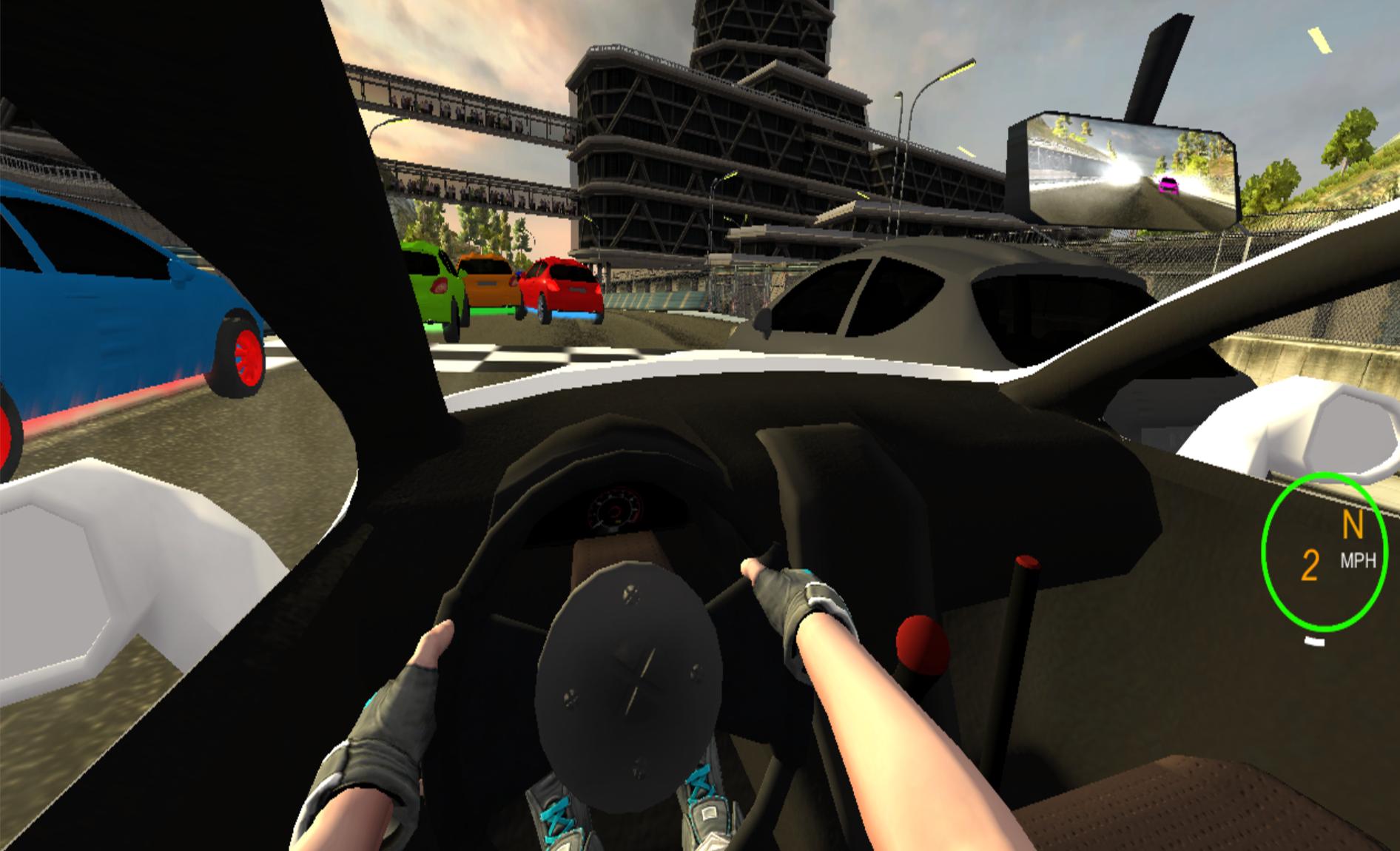Screen dimensions: 1400x851
Task: Click the dashboard tachometer dial
Action: click(614, 507)
